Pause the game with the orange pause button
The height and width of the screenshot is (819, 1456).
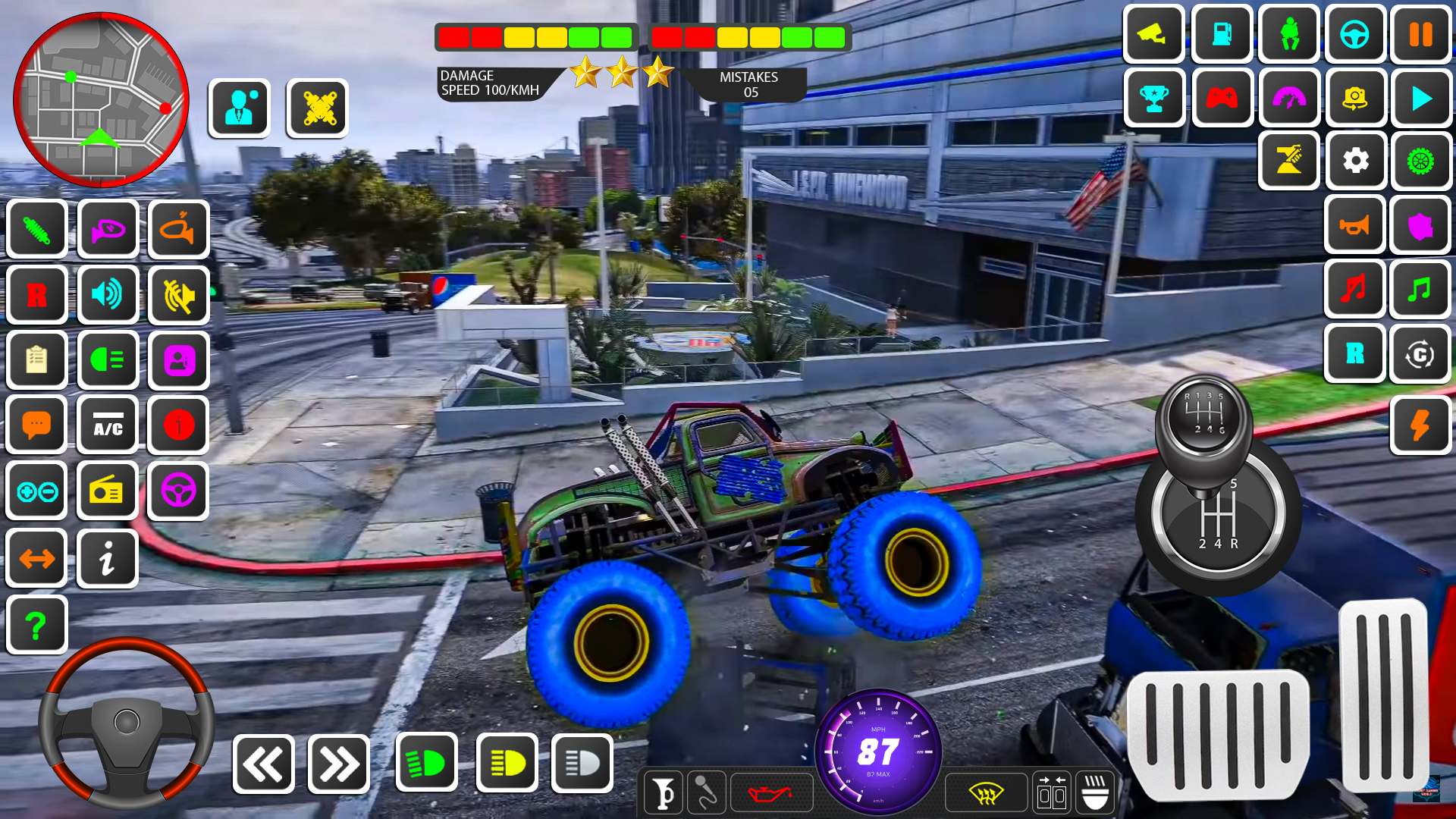point(1421,34)
